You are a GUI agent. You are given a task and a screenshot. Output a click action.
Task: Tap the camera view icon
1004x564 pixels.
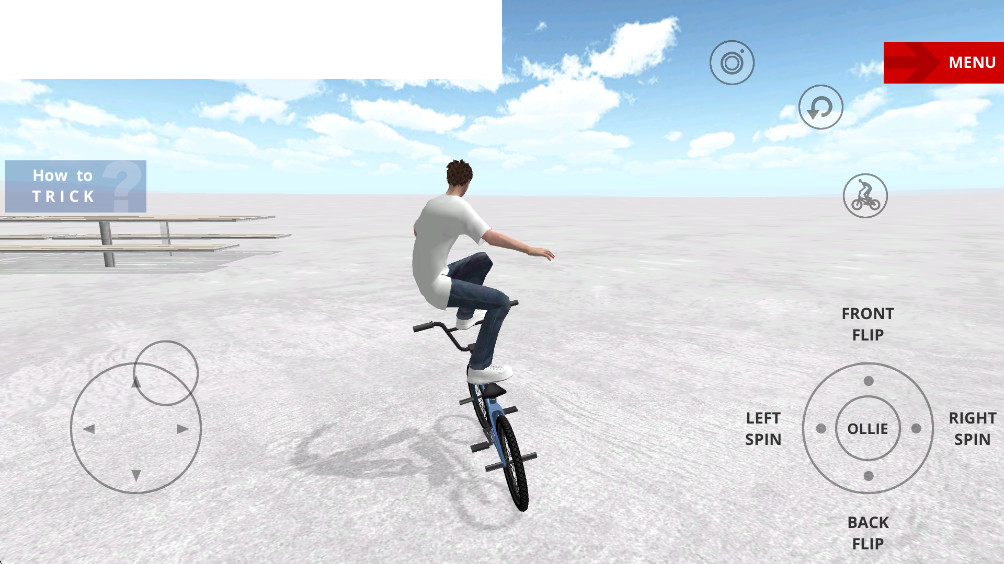point(732,64)
